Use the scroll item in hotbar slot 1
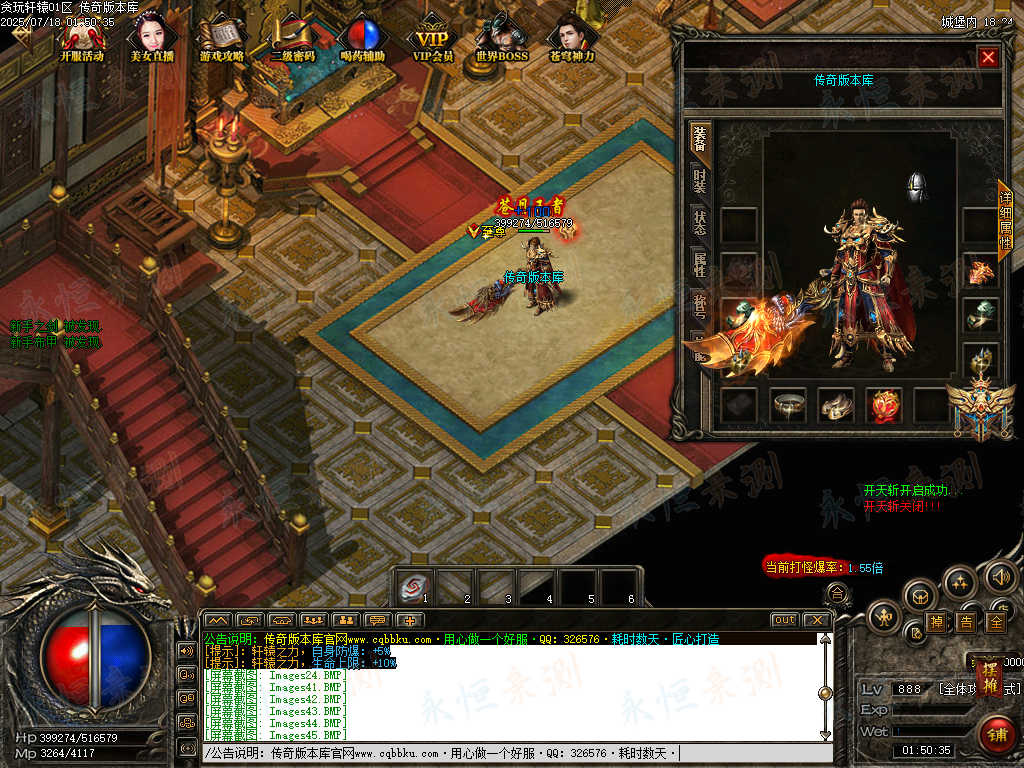 coord(411,586)
